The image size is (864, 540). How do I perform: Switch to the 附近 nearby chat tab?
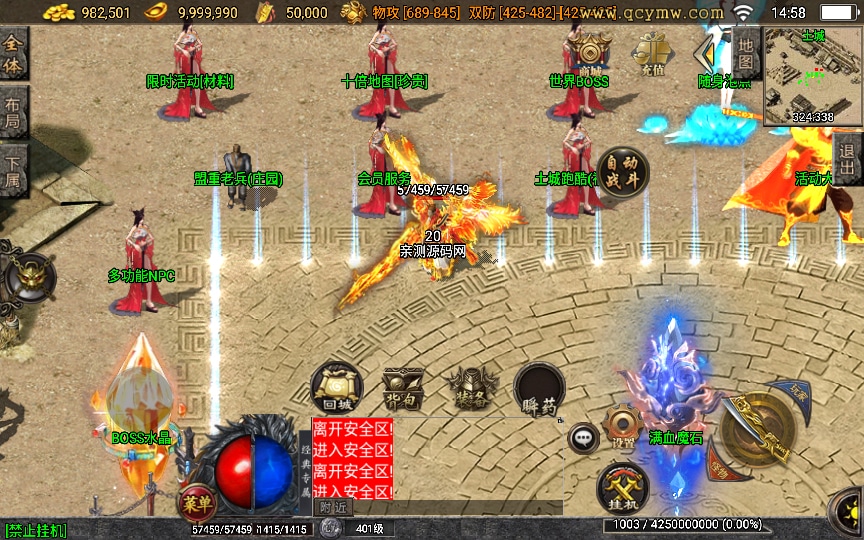334,507
